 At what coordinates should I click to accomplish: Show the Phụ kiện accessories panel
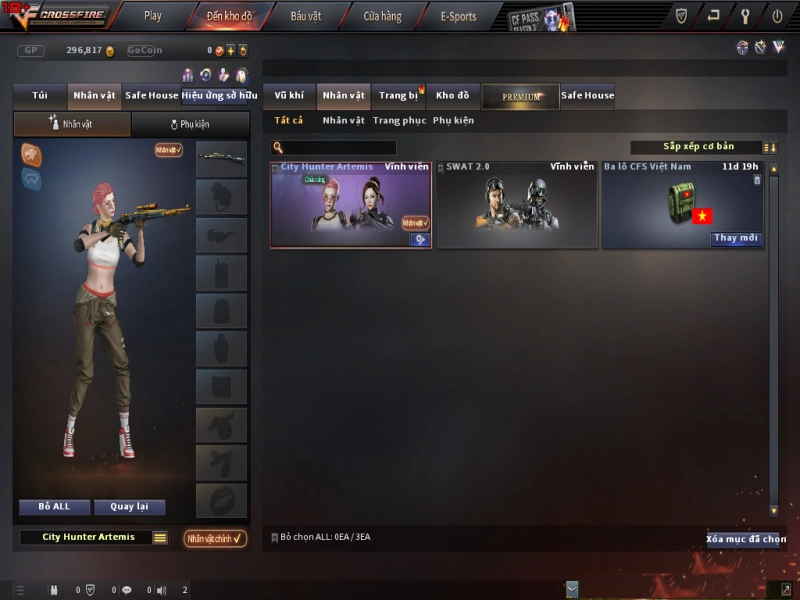tap(190, 125)
